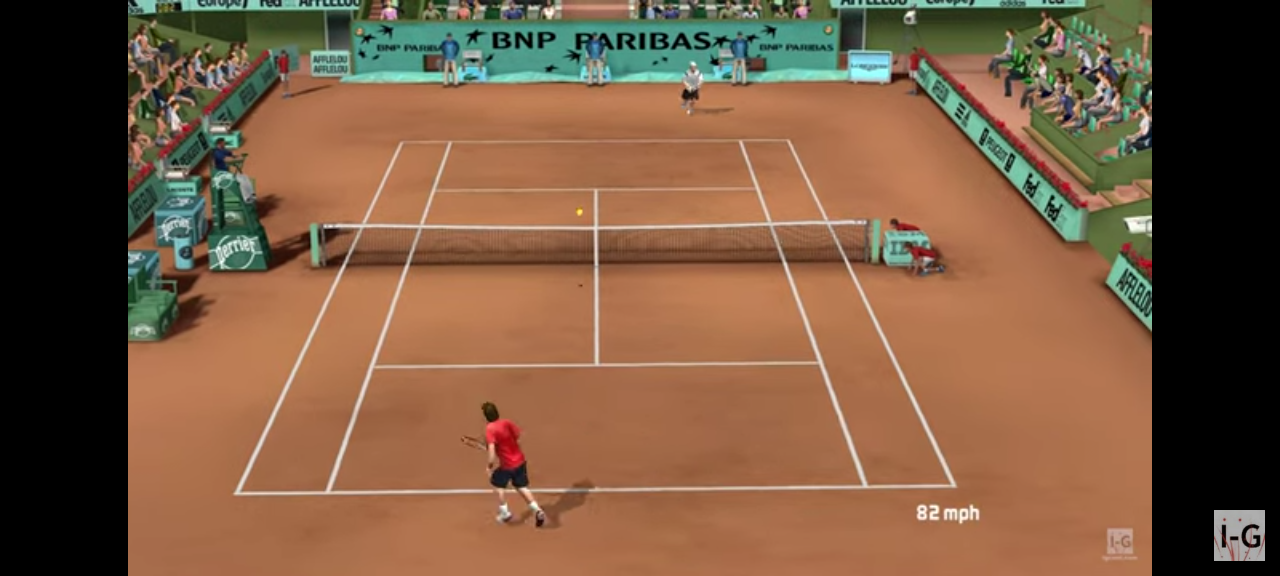Tap the I-G channel watermark logo
This screenshot has height=576, width=1280.
click(1239, 535)
